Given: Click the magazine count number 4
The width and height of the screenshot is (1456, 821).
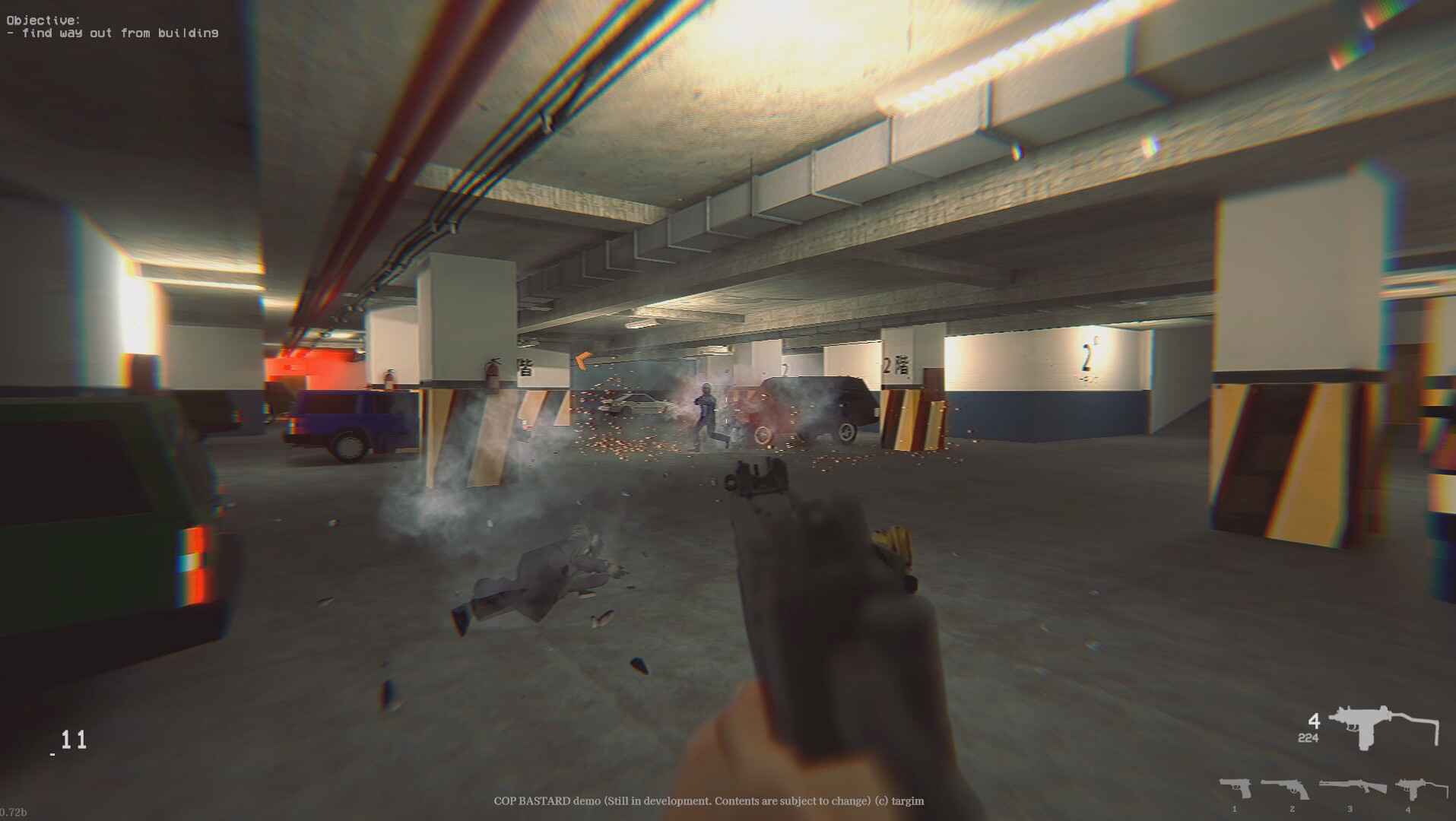Looking at the screenshot, I should [1314, 722].
